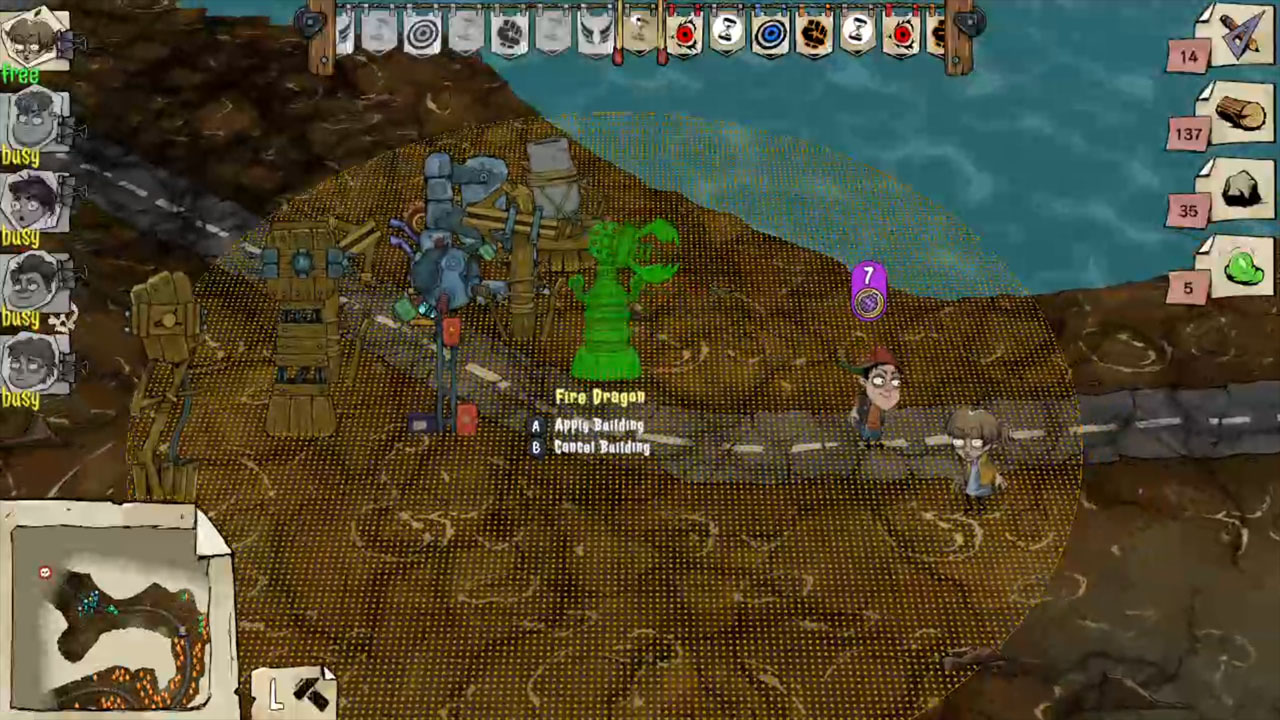
Task: Select the red eye banner on the toolbar
Action: 684,33
